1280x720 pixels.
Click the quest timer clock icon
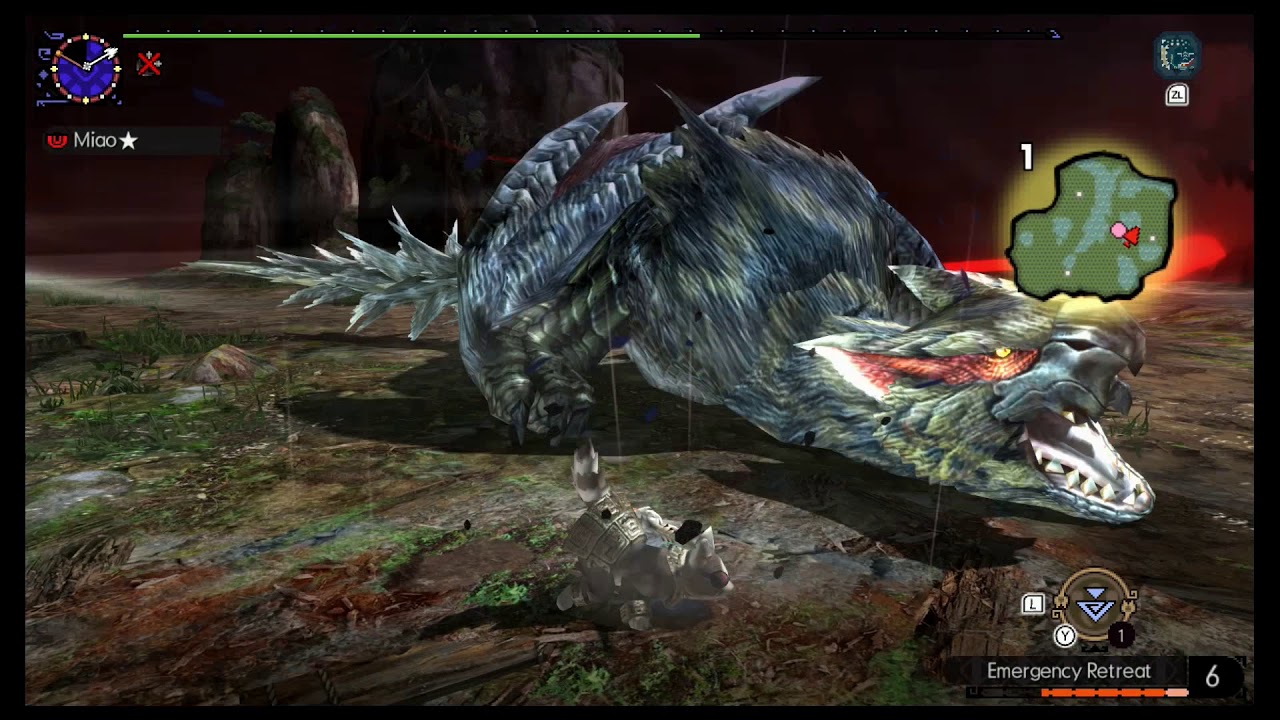pyautogui.click(x=85, y=68)
